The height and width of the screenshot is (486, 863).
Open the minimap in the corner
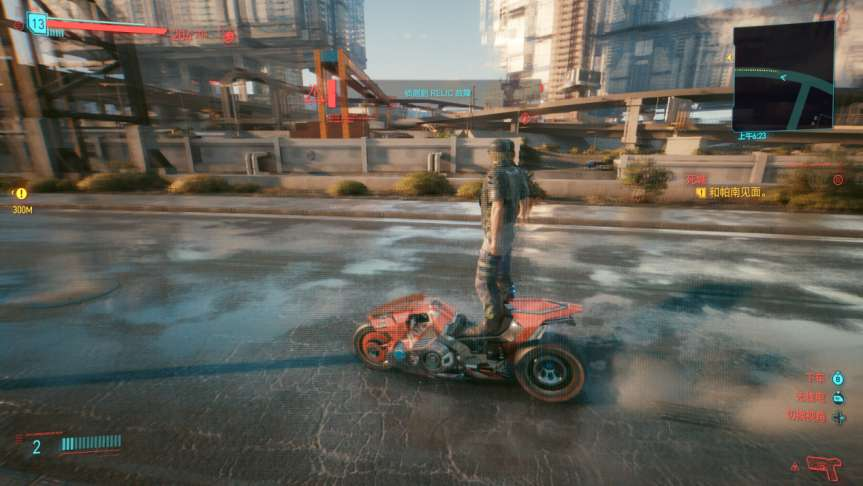[783, 76]
